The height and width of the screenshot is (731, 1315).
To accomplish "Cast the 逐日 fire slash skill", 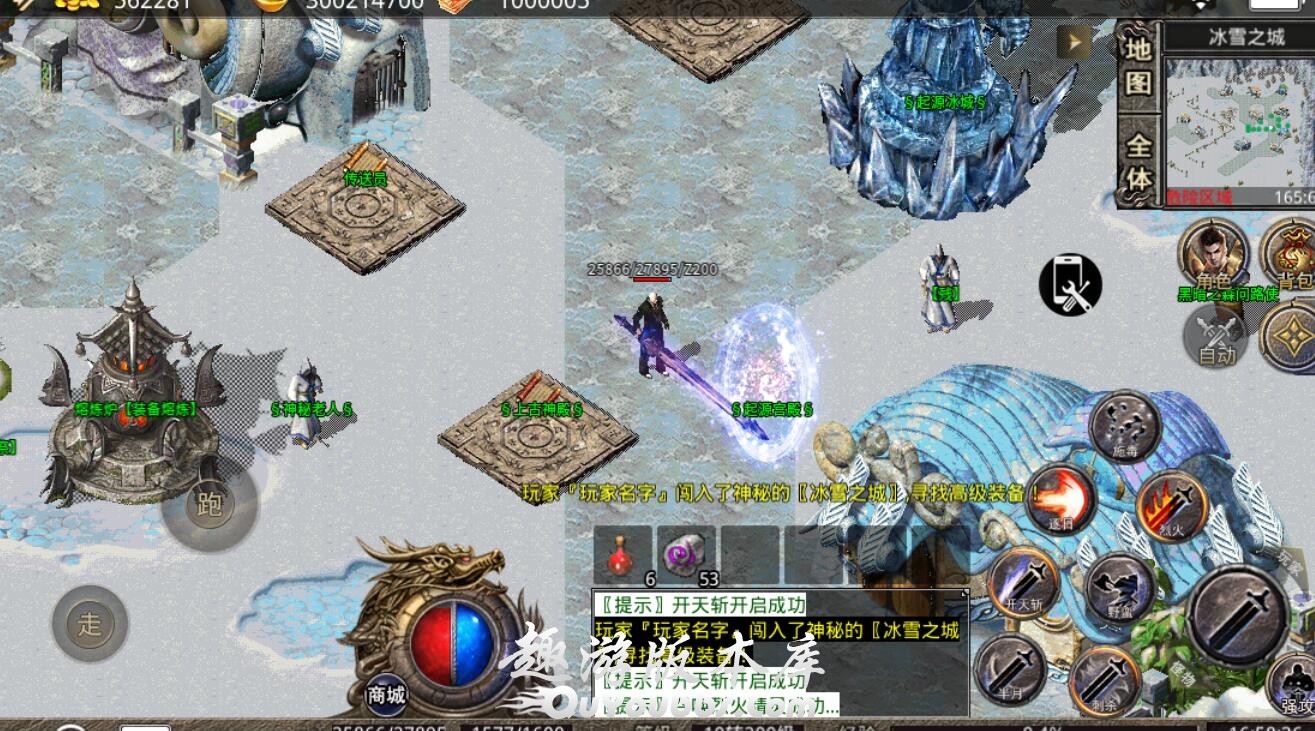I will coord(1059,499).
